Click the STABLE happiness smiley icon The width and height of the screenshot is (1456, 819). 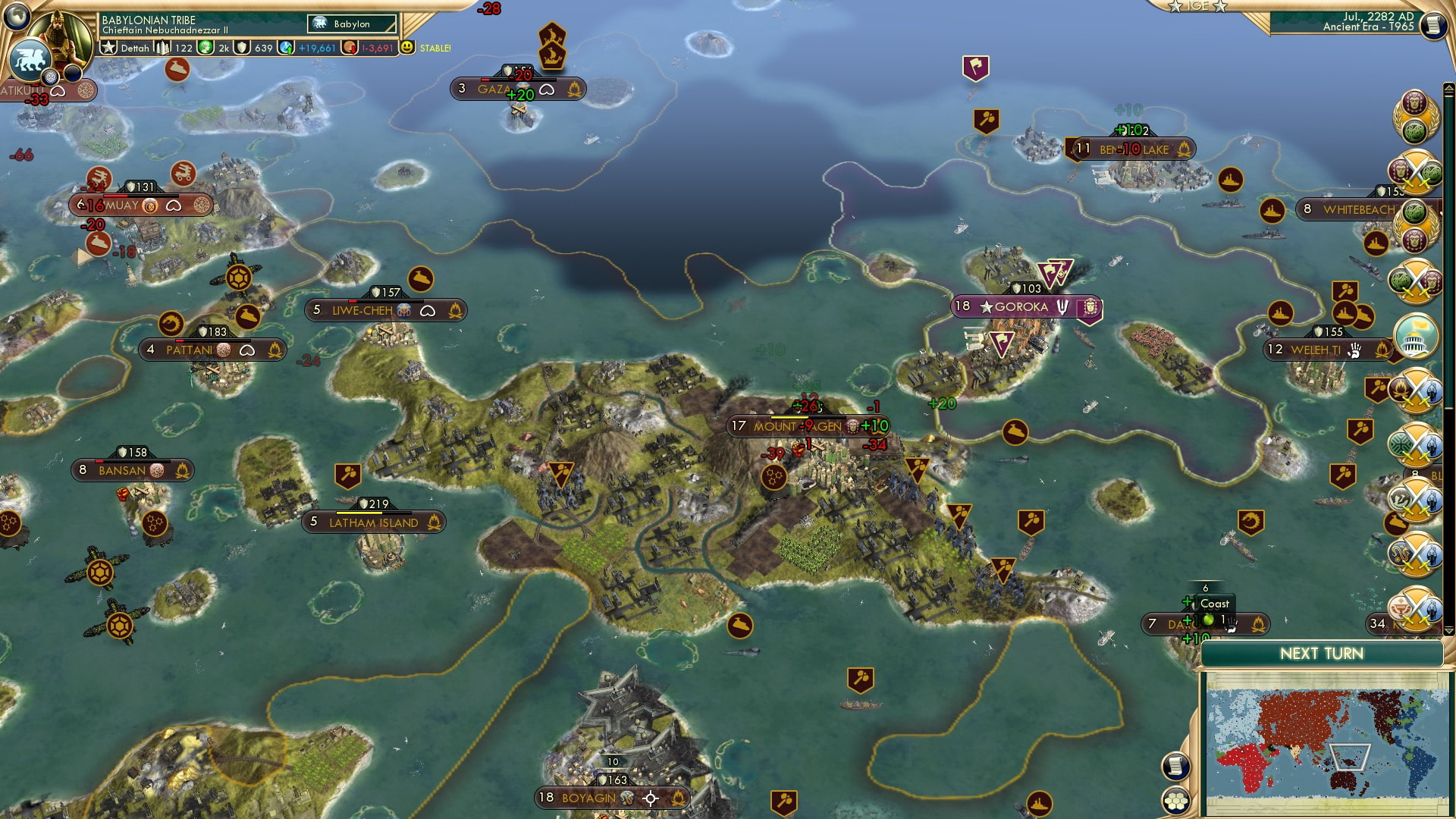[408, 47]
